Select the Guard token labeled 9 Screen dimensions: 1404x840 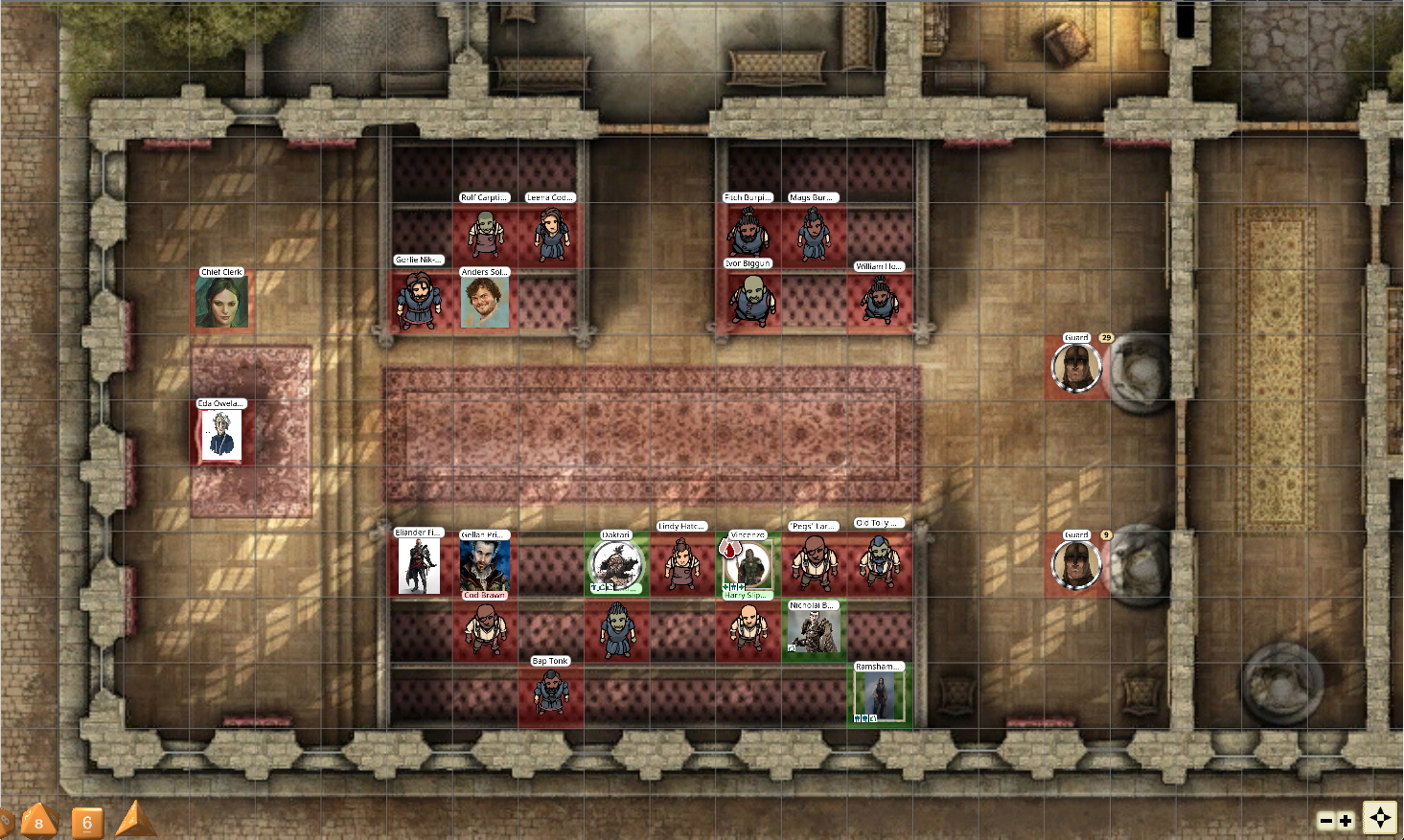pyautogui.click(x=1076, y=565)
